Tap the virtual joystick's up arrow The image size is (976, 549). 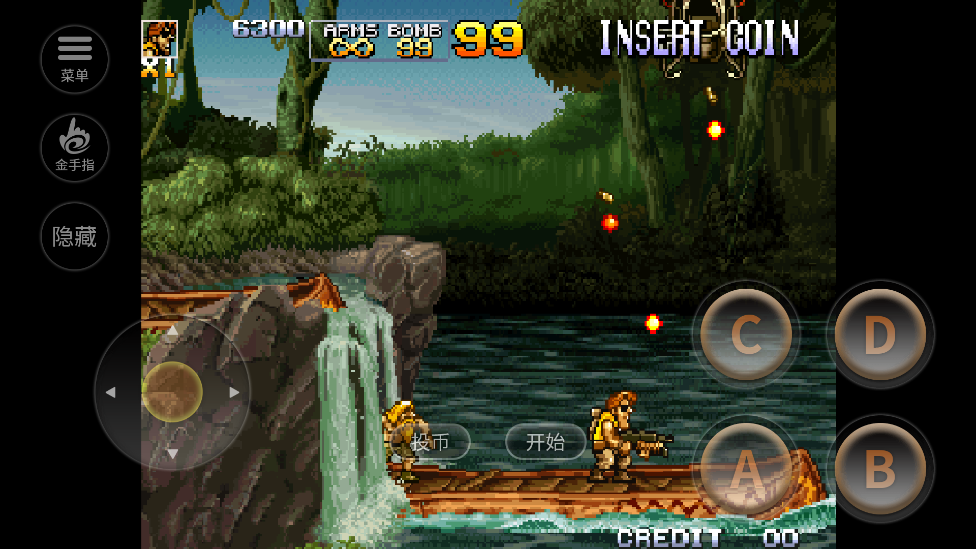pos(172,330)
